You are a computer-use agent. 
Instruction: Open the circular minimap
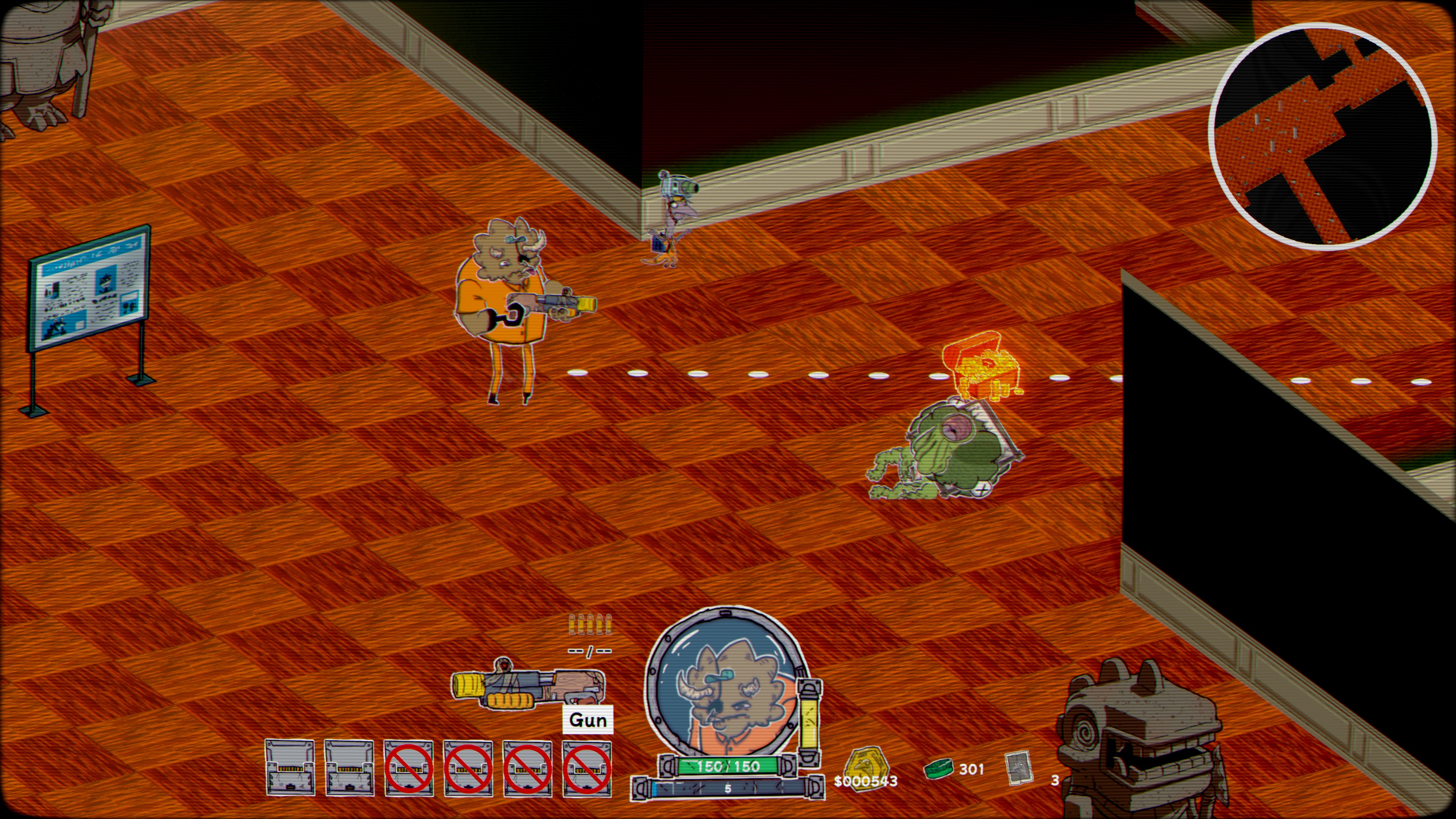point(1322,136)
